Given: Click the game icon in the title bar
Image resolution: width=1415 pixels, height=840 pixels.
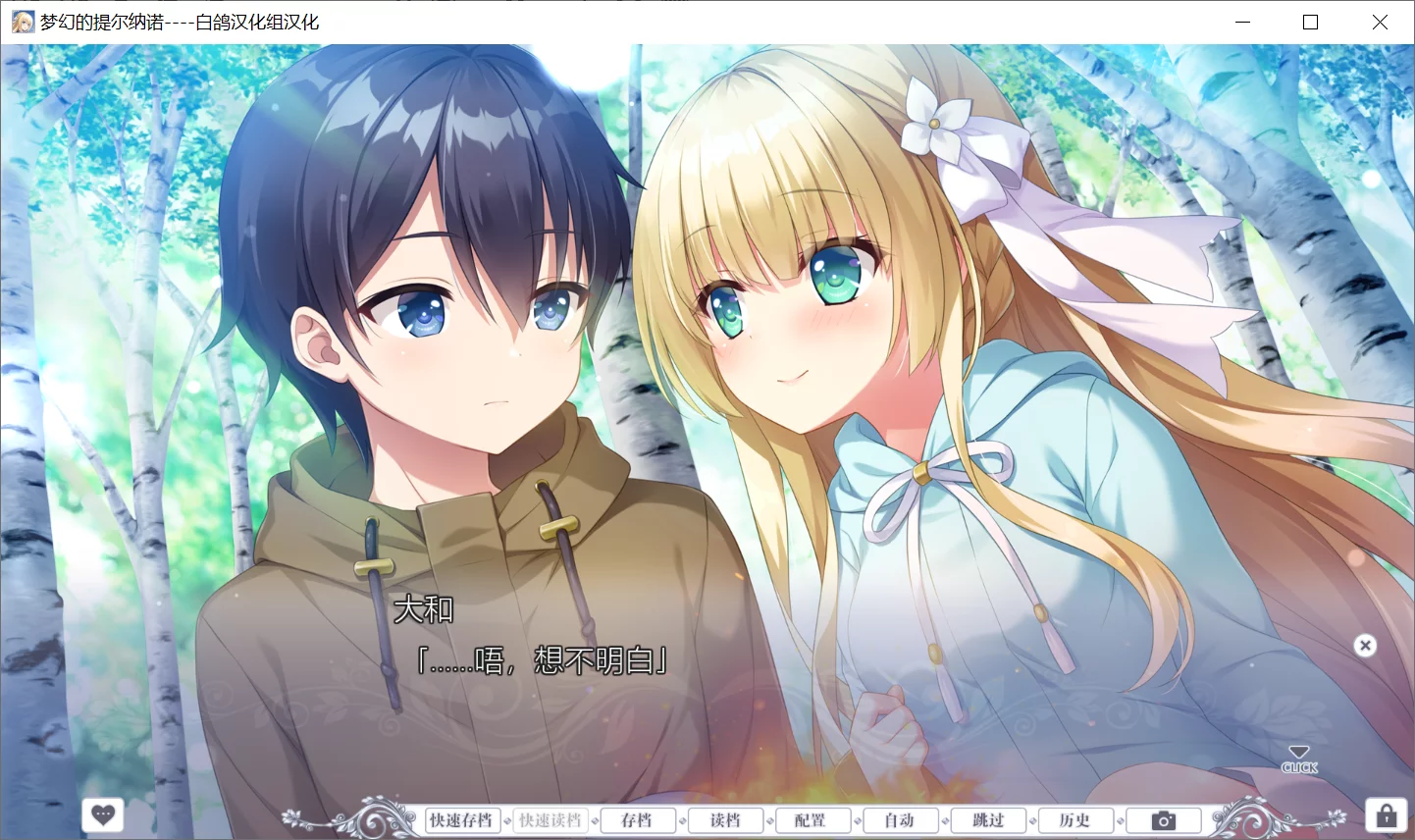Looking at the screenshot, I should [22, 21].
